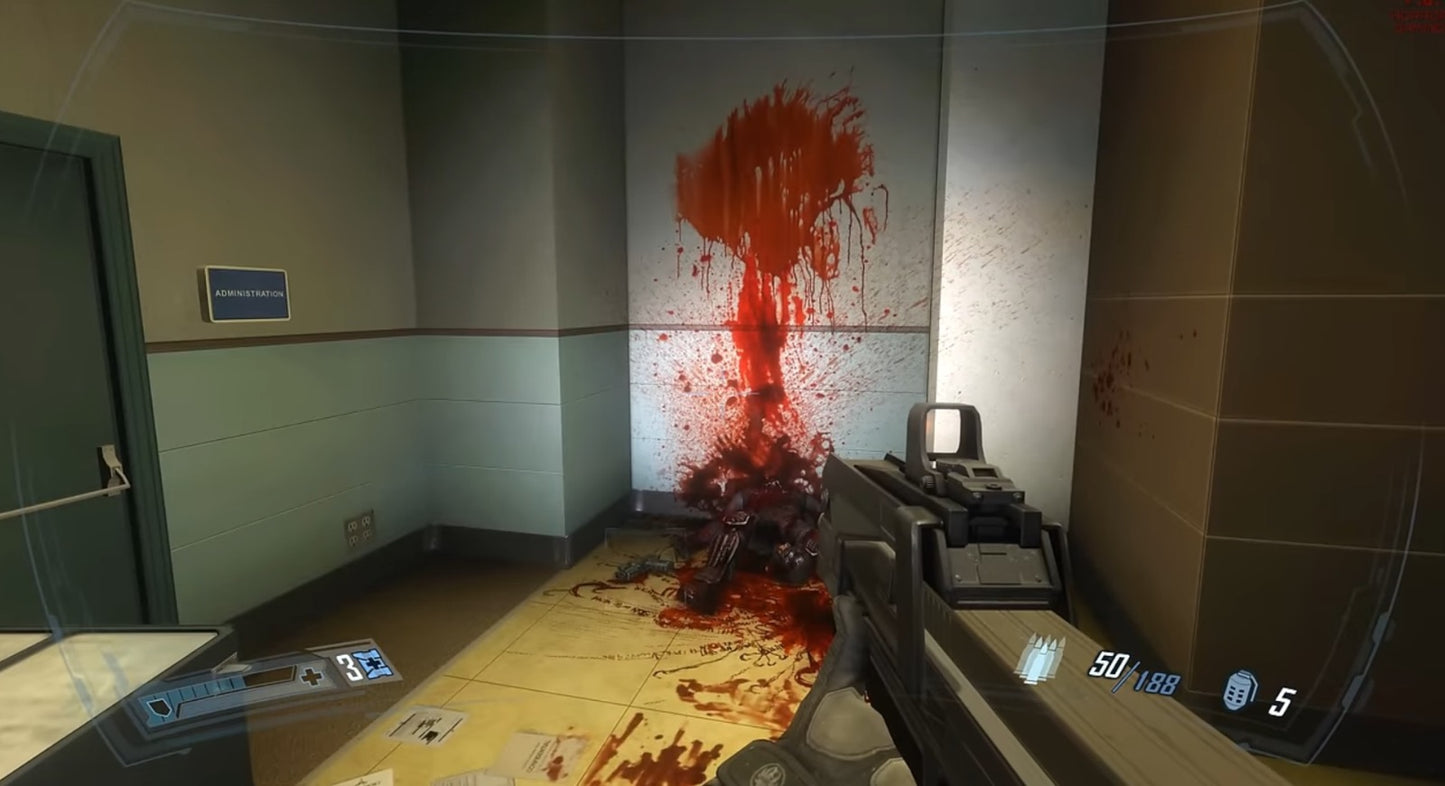Open the ADMINISTRATION sign plaque
Screen dimensions: 1445x786
click(x=245, y=293)
